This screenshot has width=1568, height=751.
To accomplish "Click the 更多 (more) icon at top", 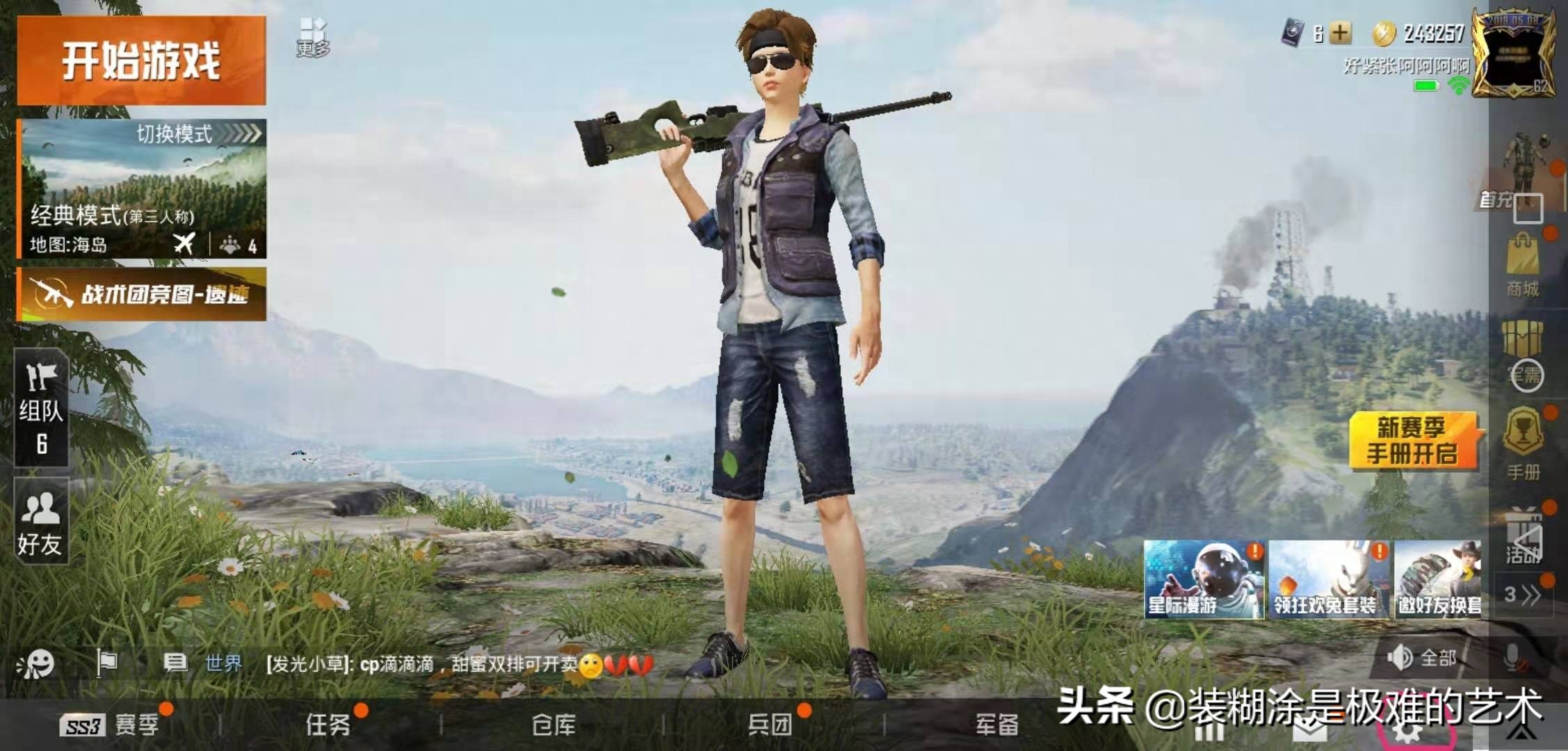I will click(314, 33).
